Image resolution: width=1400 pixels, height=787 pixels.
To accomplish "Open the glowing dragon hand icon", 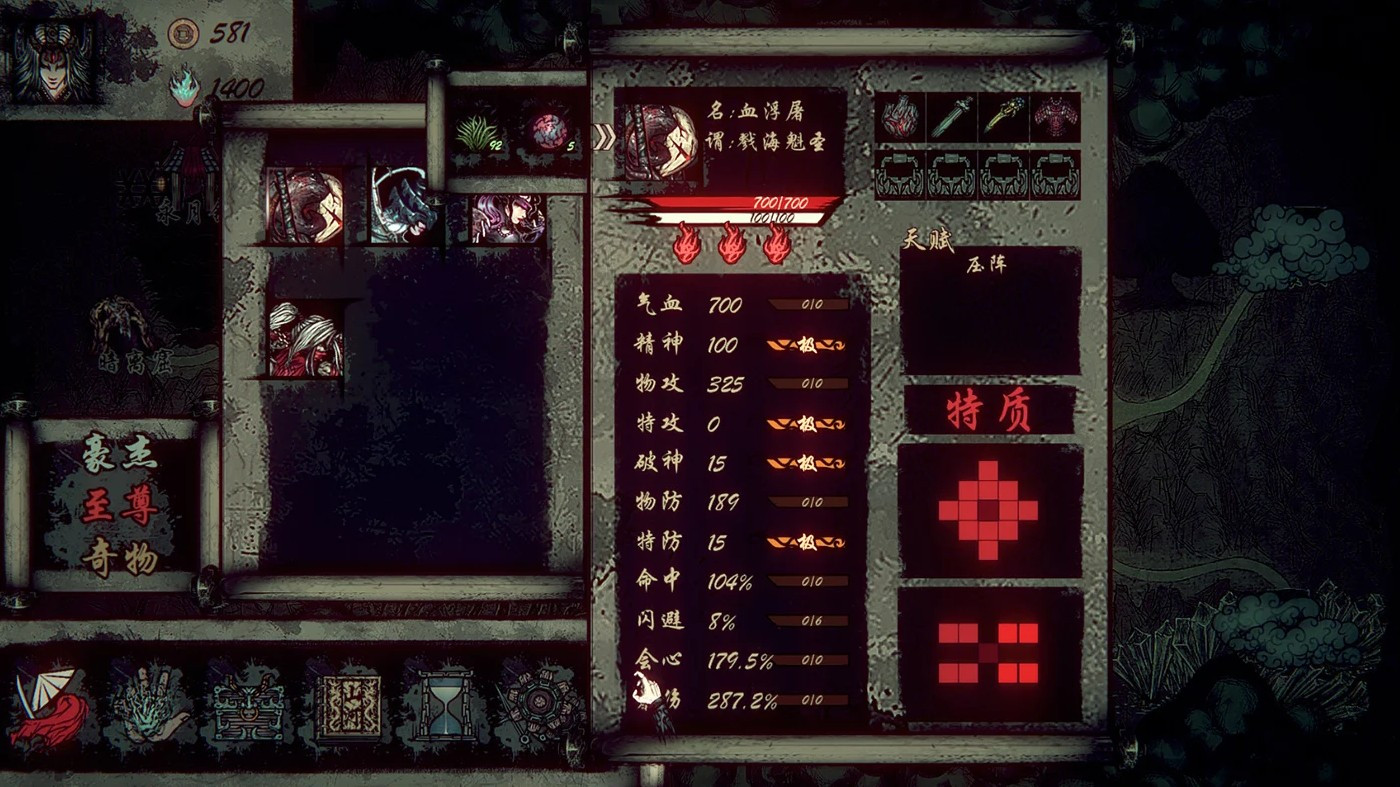I will point(150,702).
